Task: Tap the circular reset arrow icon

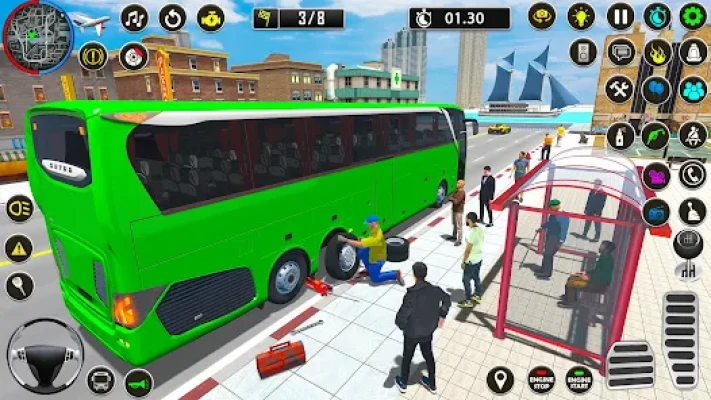Action: point(172,18)
